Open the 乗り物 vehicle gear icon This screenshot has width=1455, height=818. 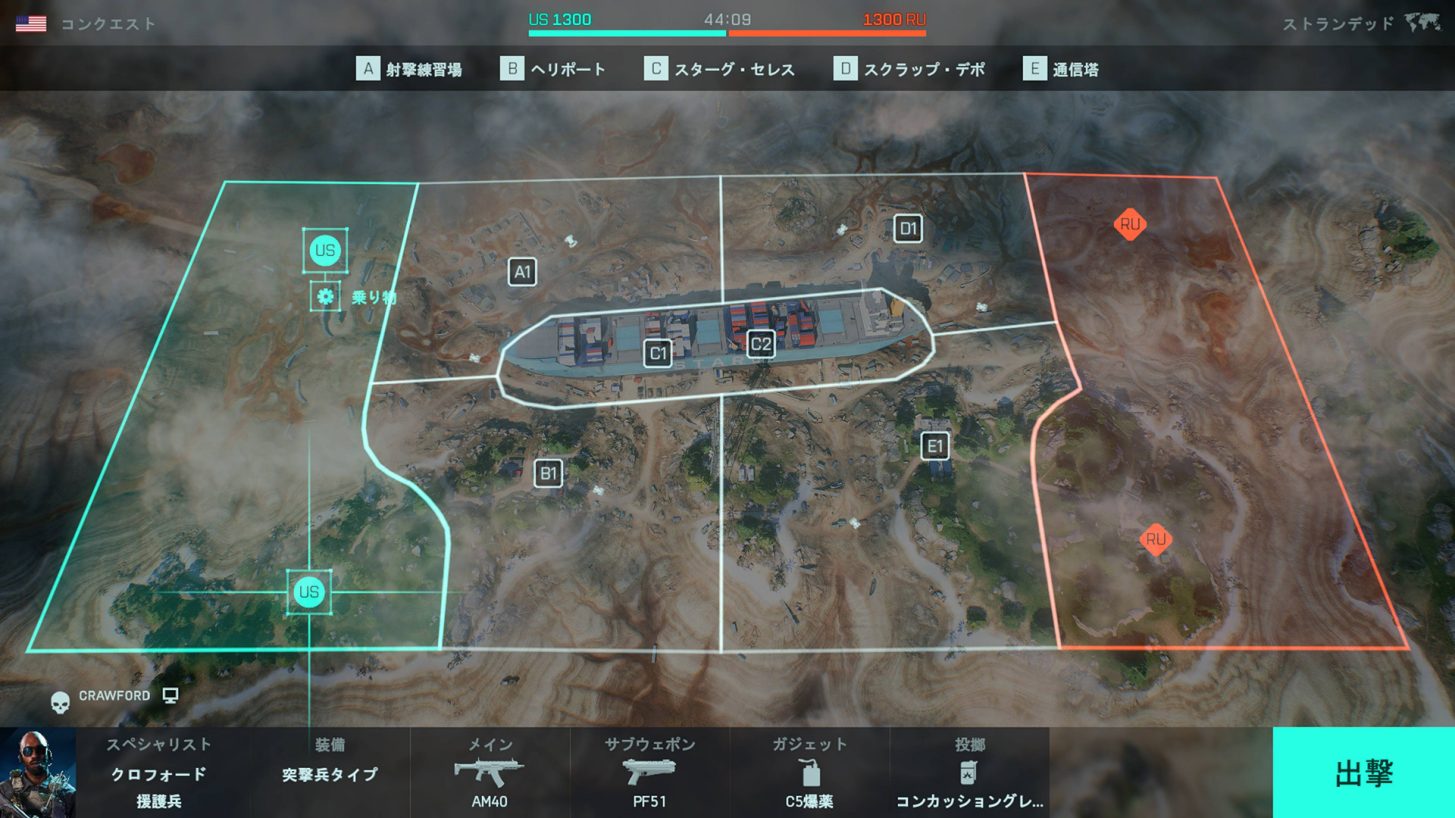(x=325, y=296)
